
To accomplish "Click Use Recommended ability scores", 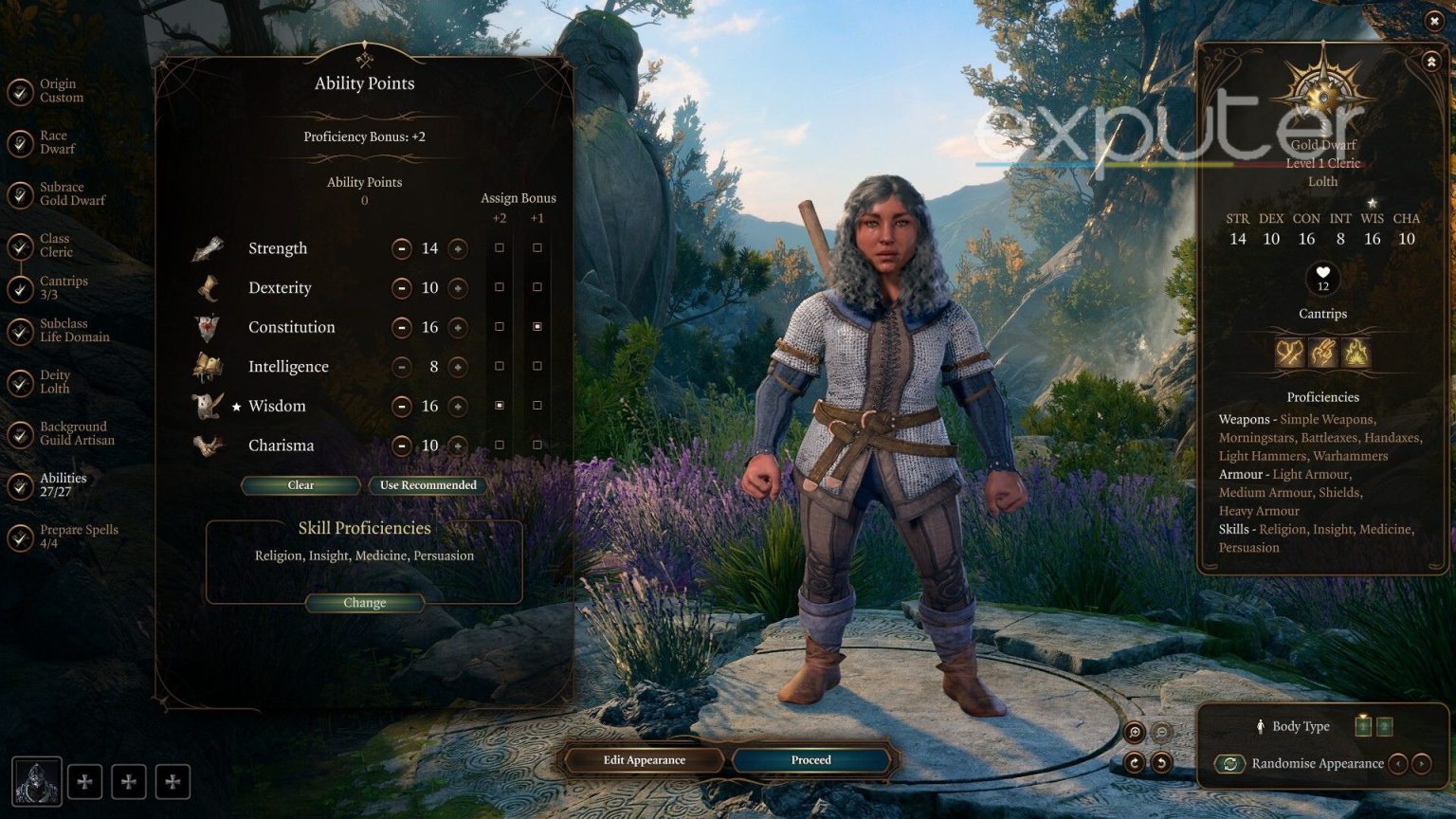I will (x=428, y=484).
